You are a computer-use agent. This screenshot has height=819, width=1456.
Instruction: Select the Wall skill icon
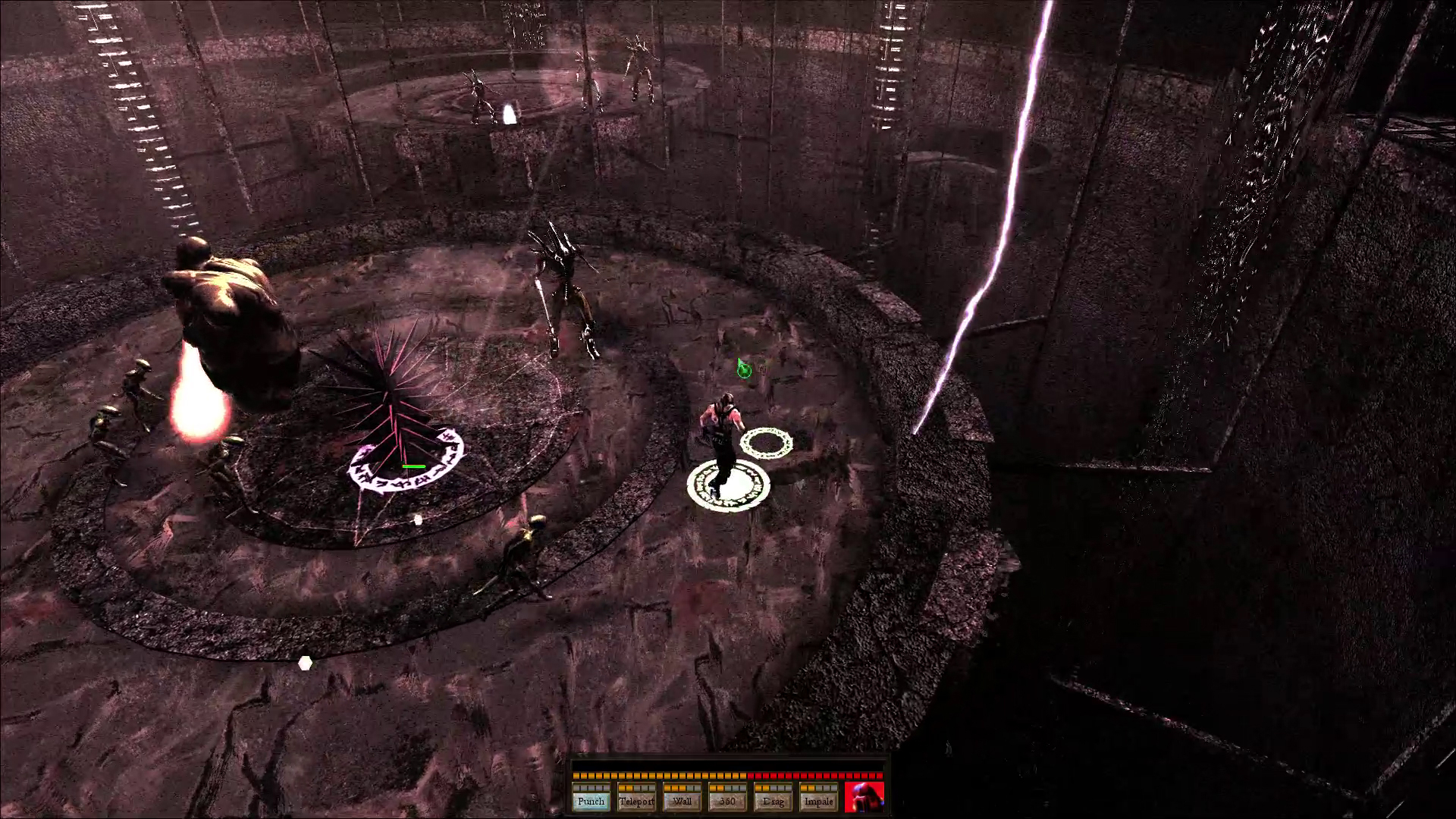click(x=682, y=801)
